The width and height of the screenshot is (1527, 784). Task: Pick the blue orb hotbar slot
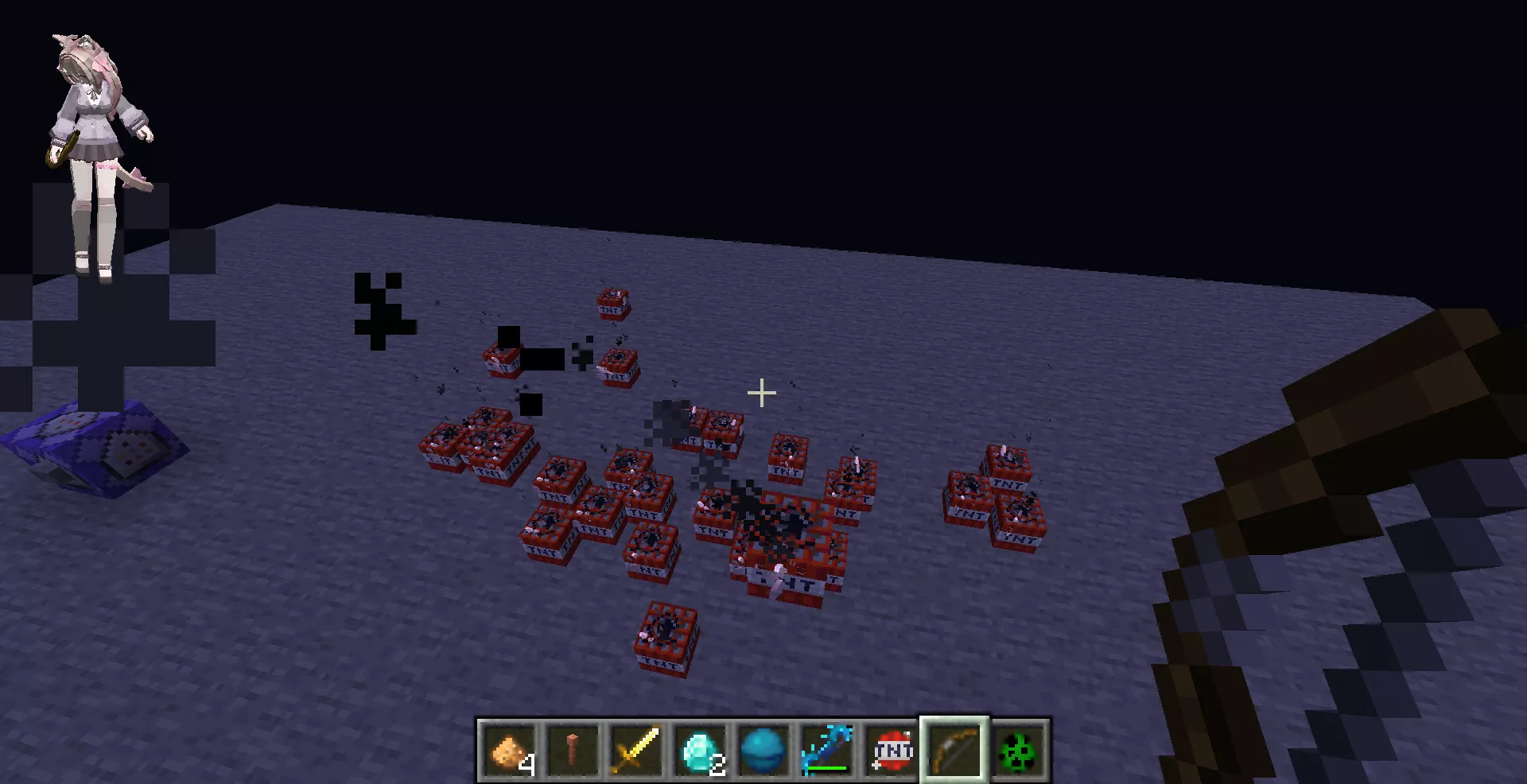coord(763,750)
